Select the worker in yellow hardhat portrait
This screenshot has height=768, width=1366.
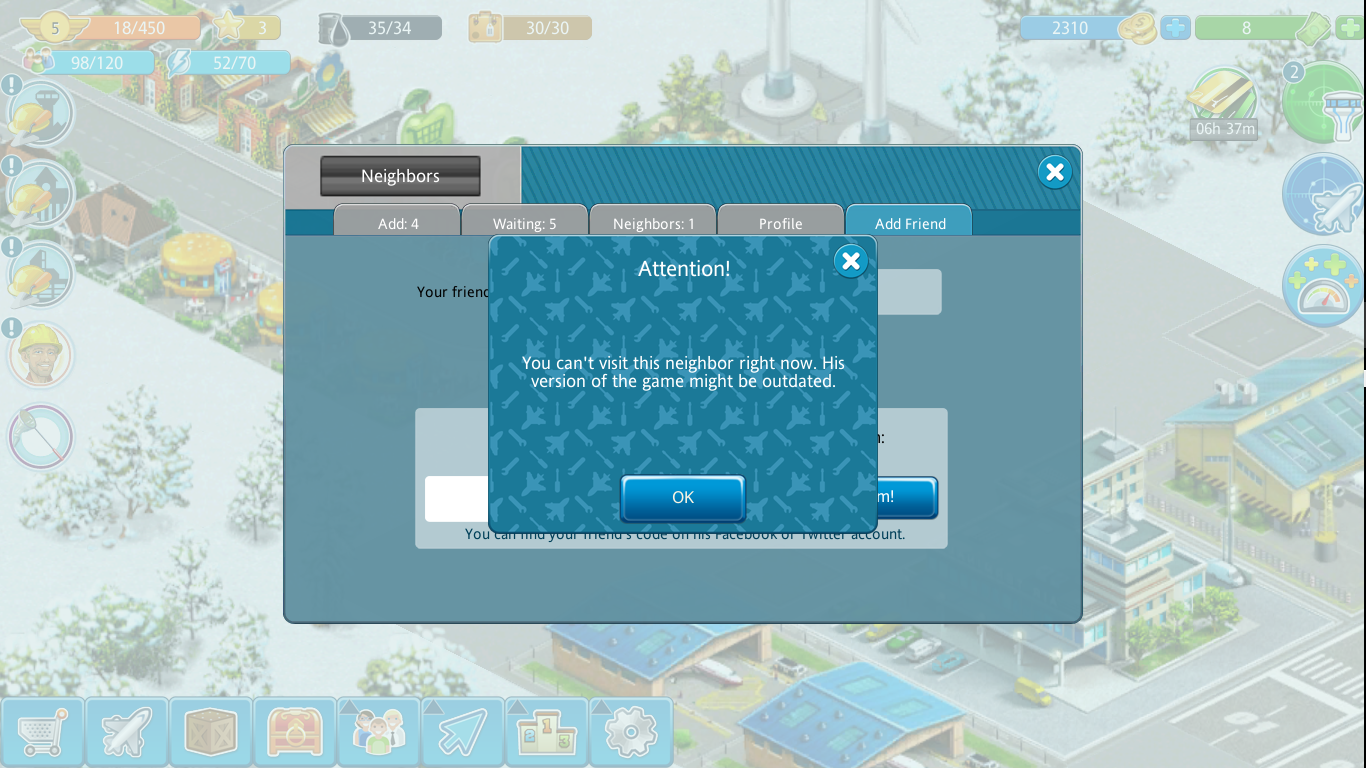[x=42, y=355]
